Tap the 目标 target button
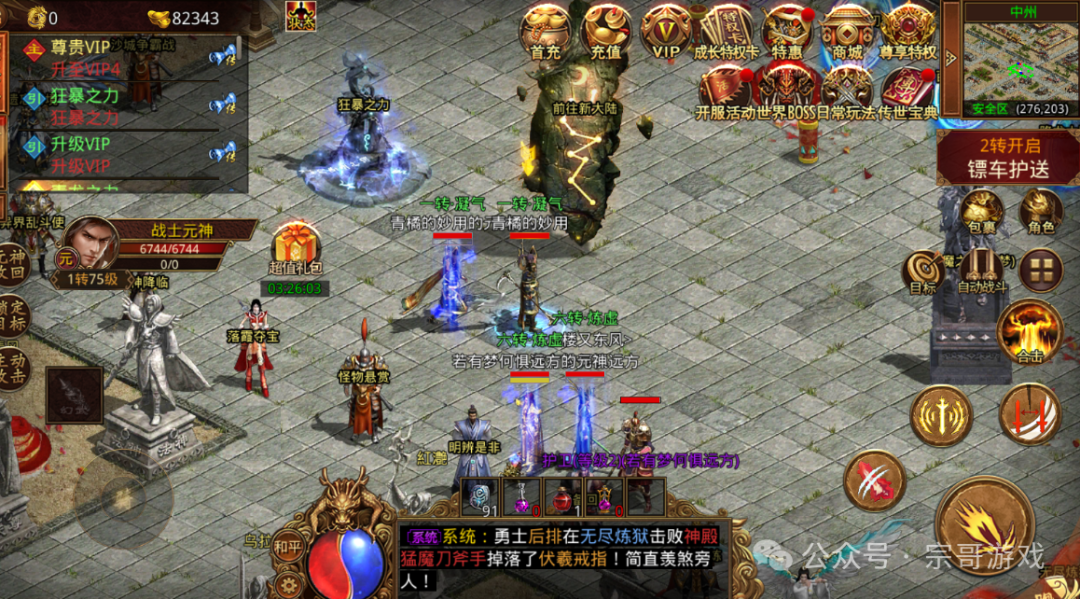Screen dimensions: 1080x599 [922, 272]
